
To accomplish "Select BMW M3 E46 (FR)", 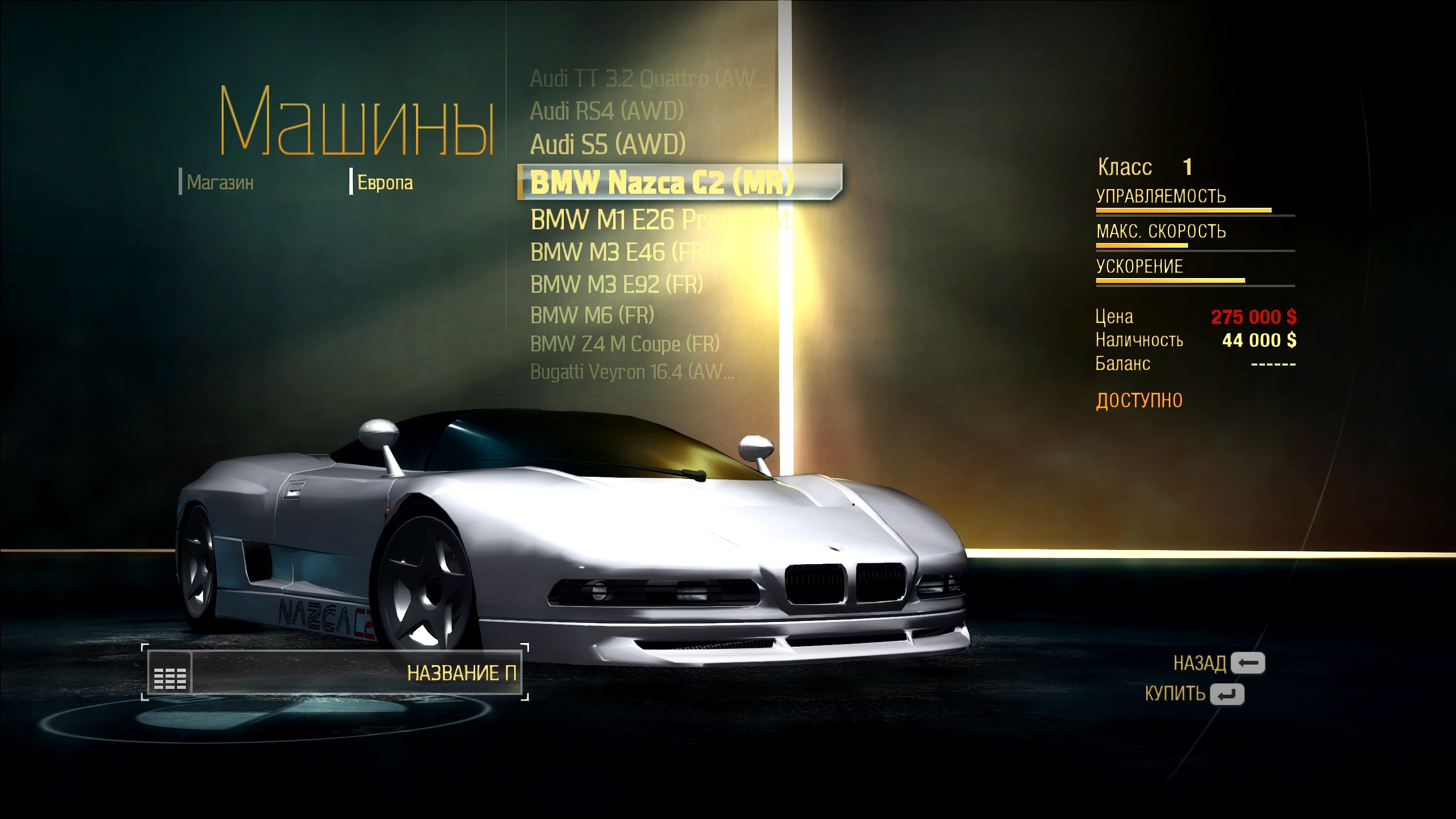I will click(x=619, y=252).
